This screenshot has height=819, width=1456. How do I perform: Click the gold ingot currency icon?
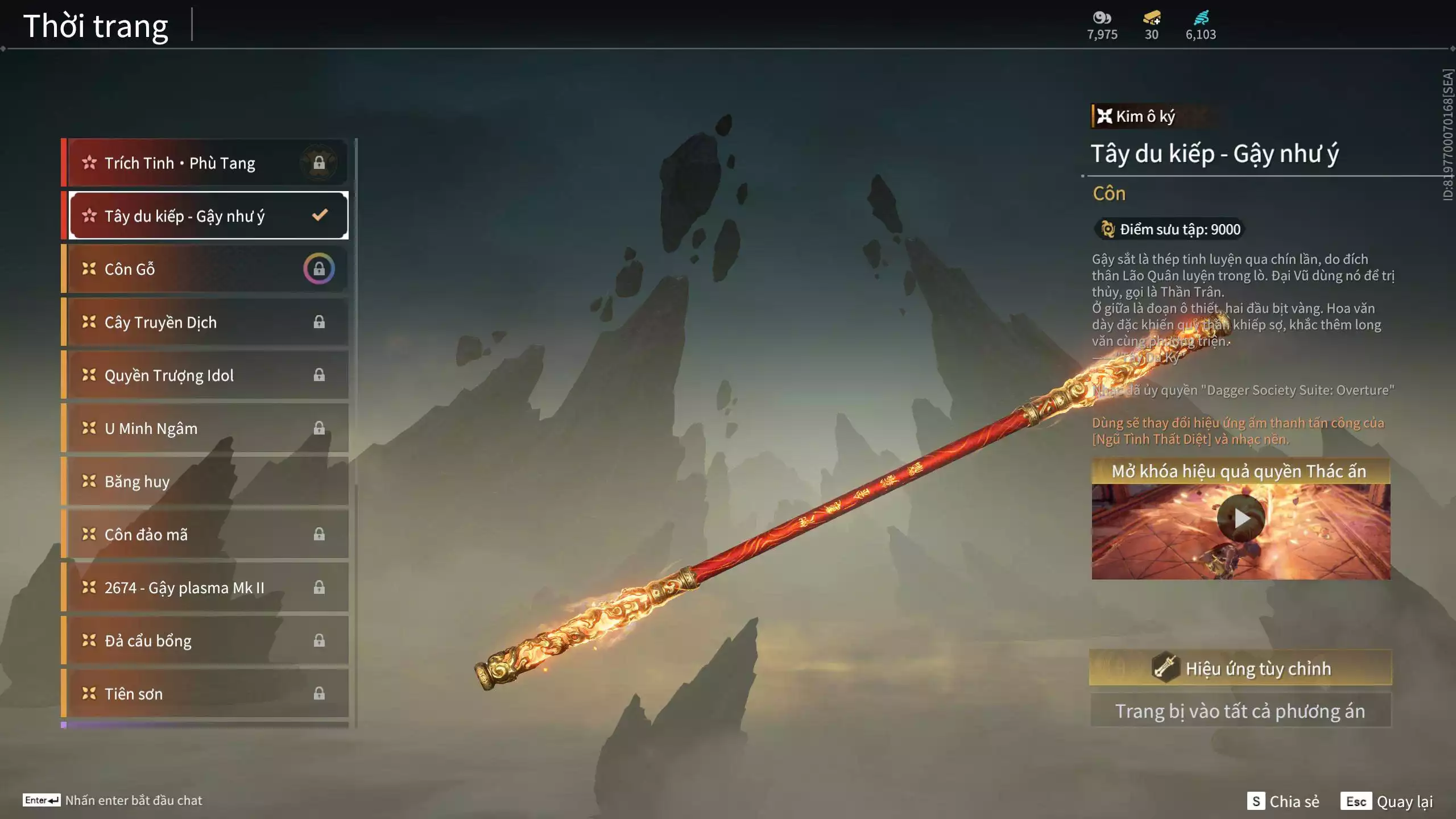pyautogui.click(x=1152, y=18)
